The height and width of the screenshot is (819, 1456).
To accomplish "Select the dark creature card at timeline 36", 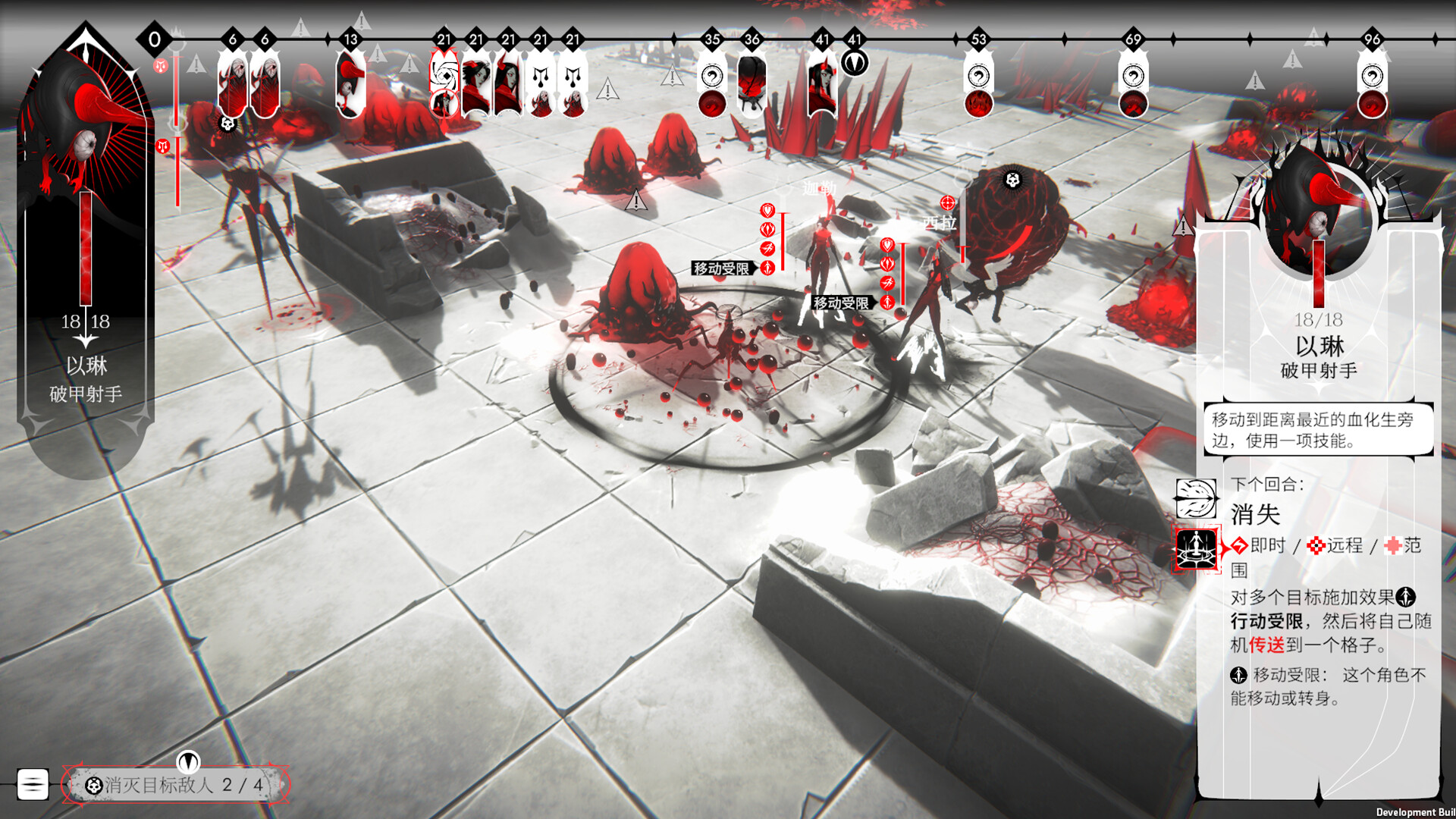I will click(x=752, y=85).
